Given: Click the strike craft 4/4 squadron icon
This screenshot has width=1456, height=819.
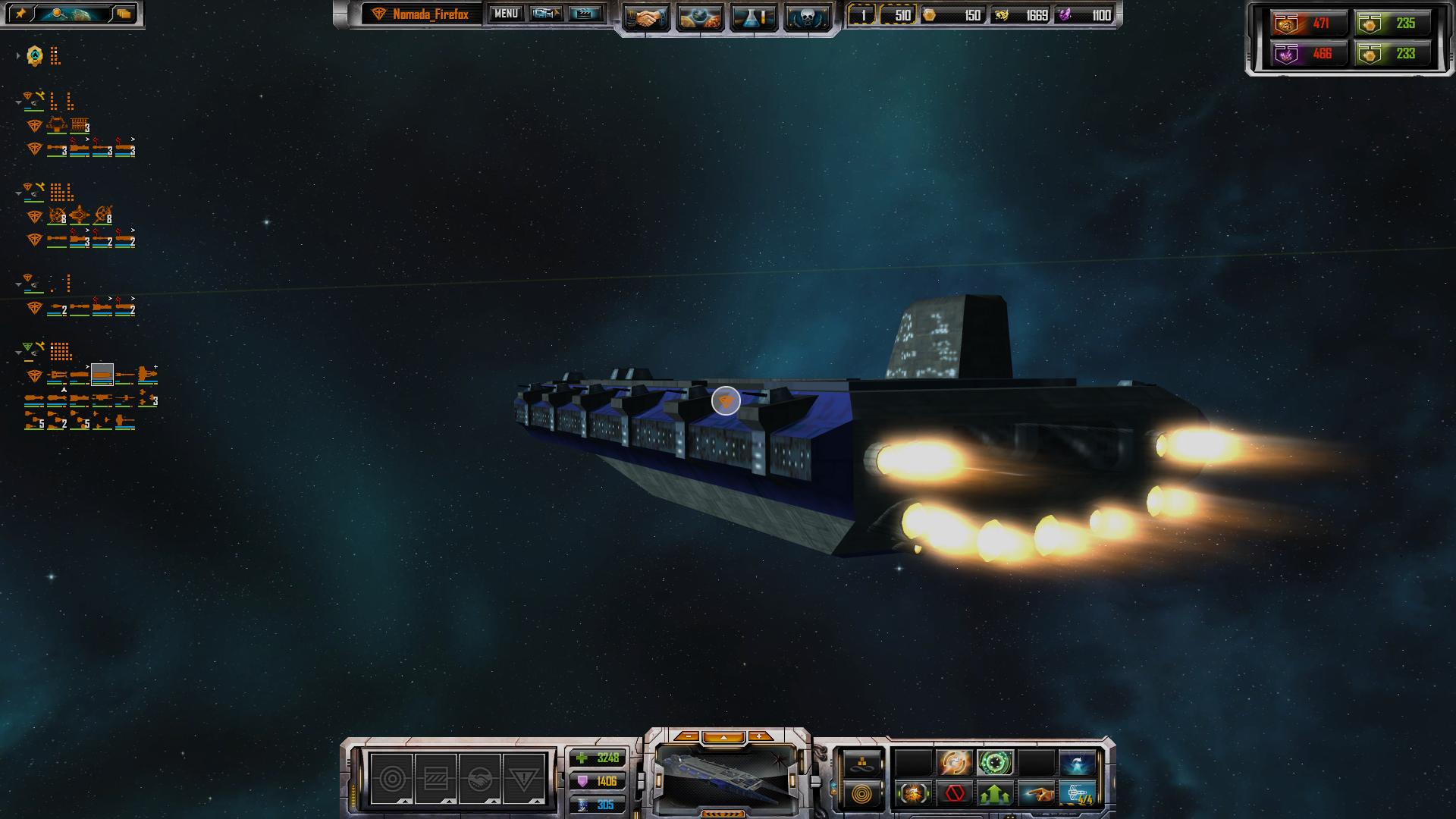Looking at the screenshot, I should tap(1078, 794).
